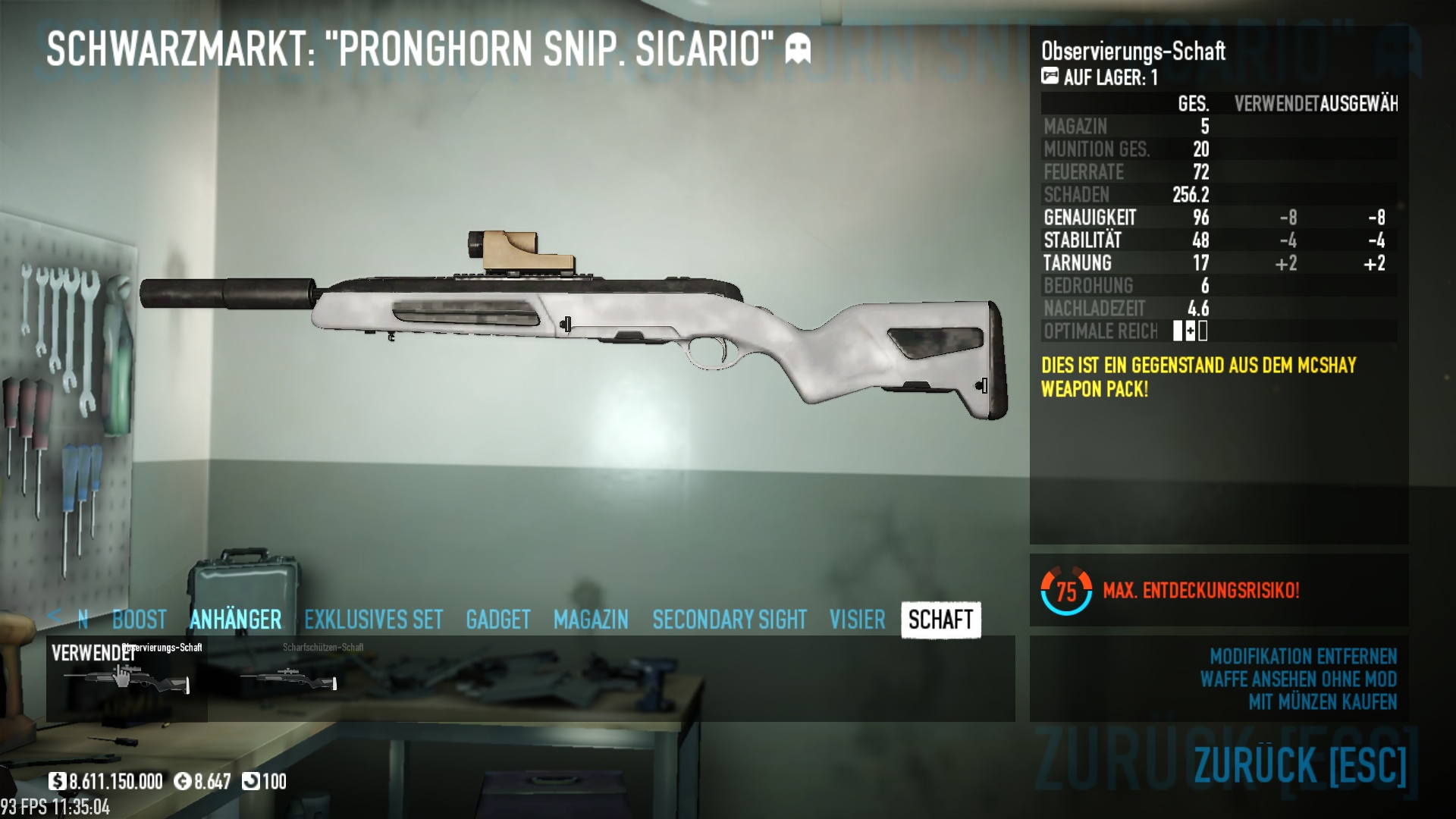Click the left arrow to scroll tabs
The height and width of the screenshot is (819, 1456).
pos(54,616)
